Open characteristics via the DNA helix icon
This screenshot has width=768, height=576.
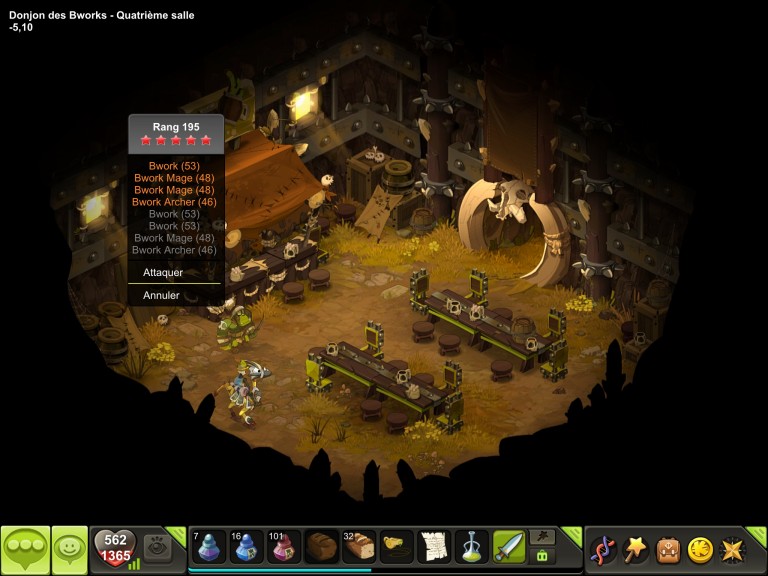(x=603, y=549)
